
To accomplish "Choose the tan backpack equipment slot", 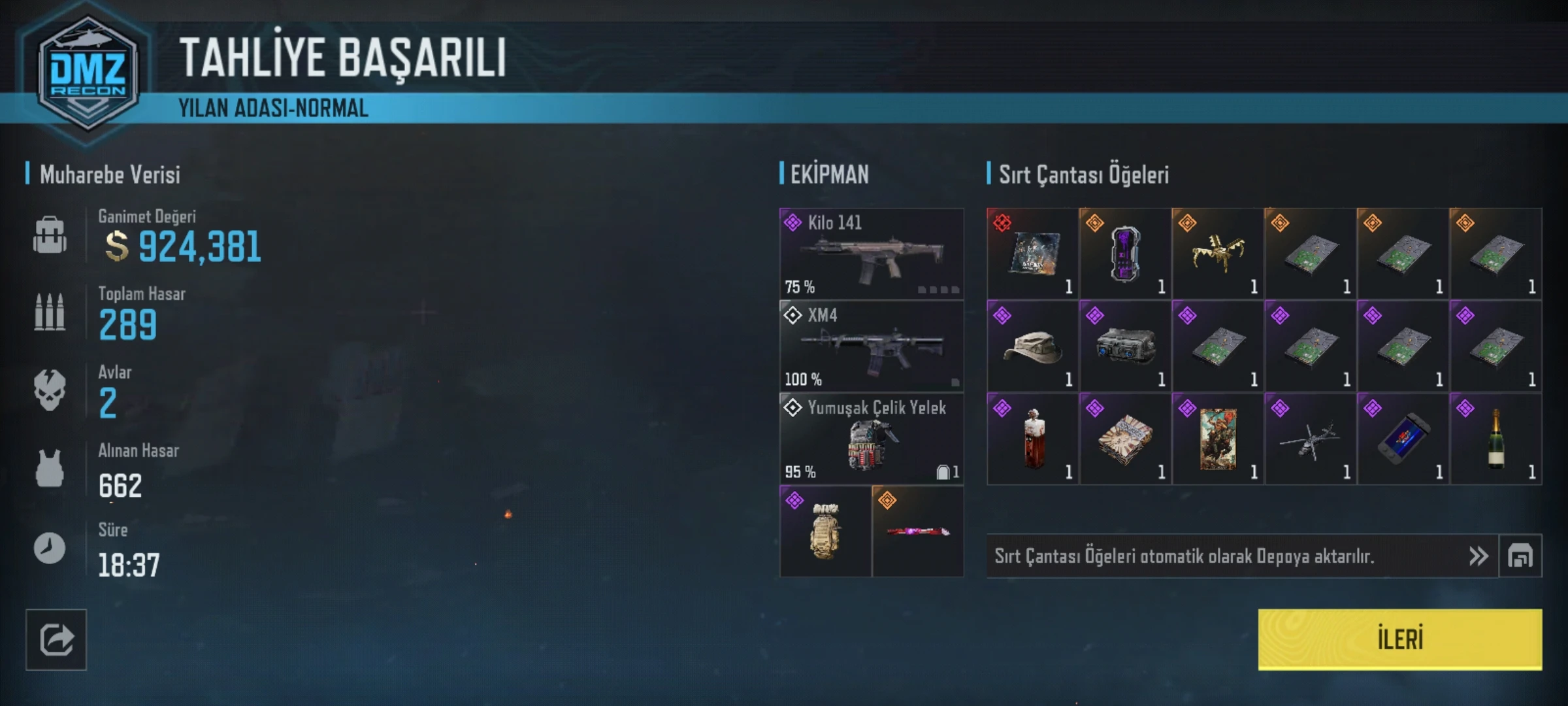I will pyautogui.click(x=825, y=531).
